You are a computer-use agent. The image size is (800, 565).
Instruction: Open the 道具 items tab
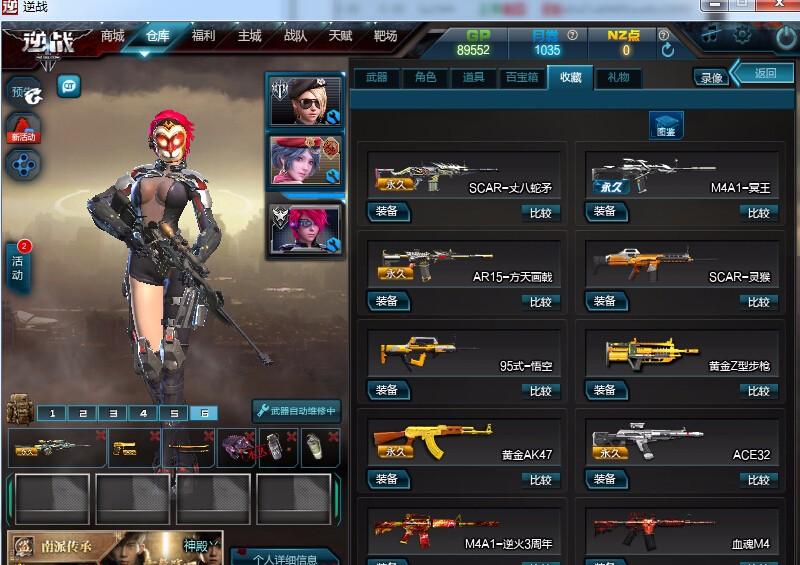[473, 77]
